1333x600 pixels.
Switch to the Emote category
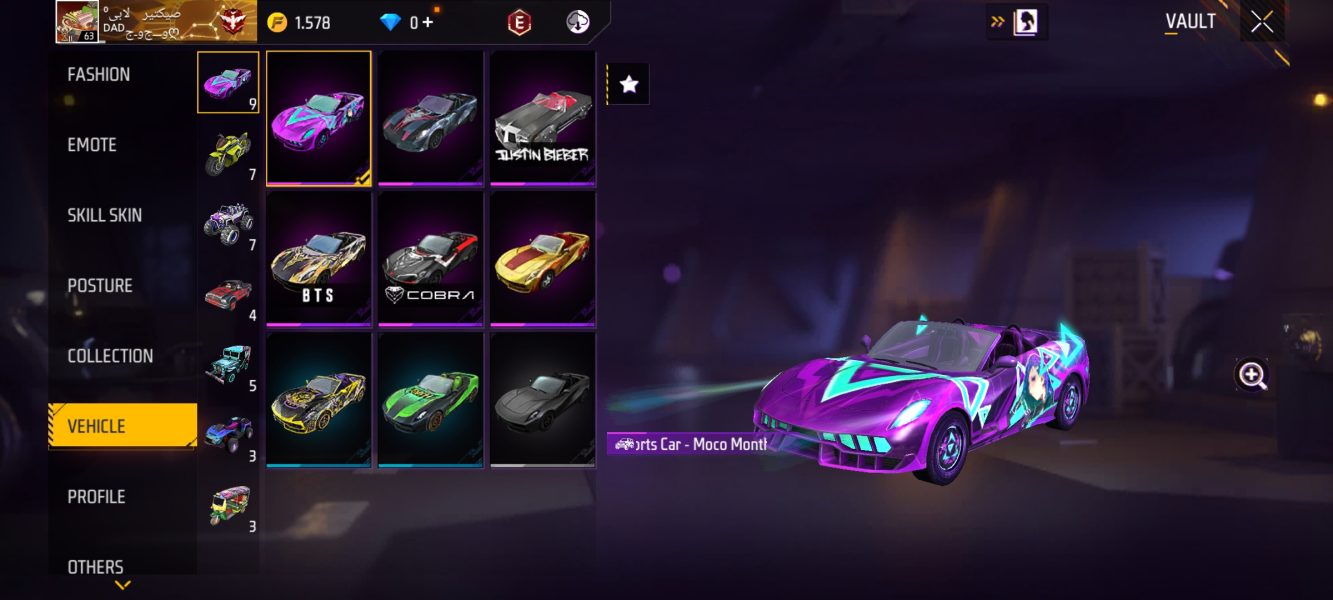pos(92,145)
